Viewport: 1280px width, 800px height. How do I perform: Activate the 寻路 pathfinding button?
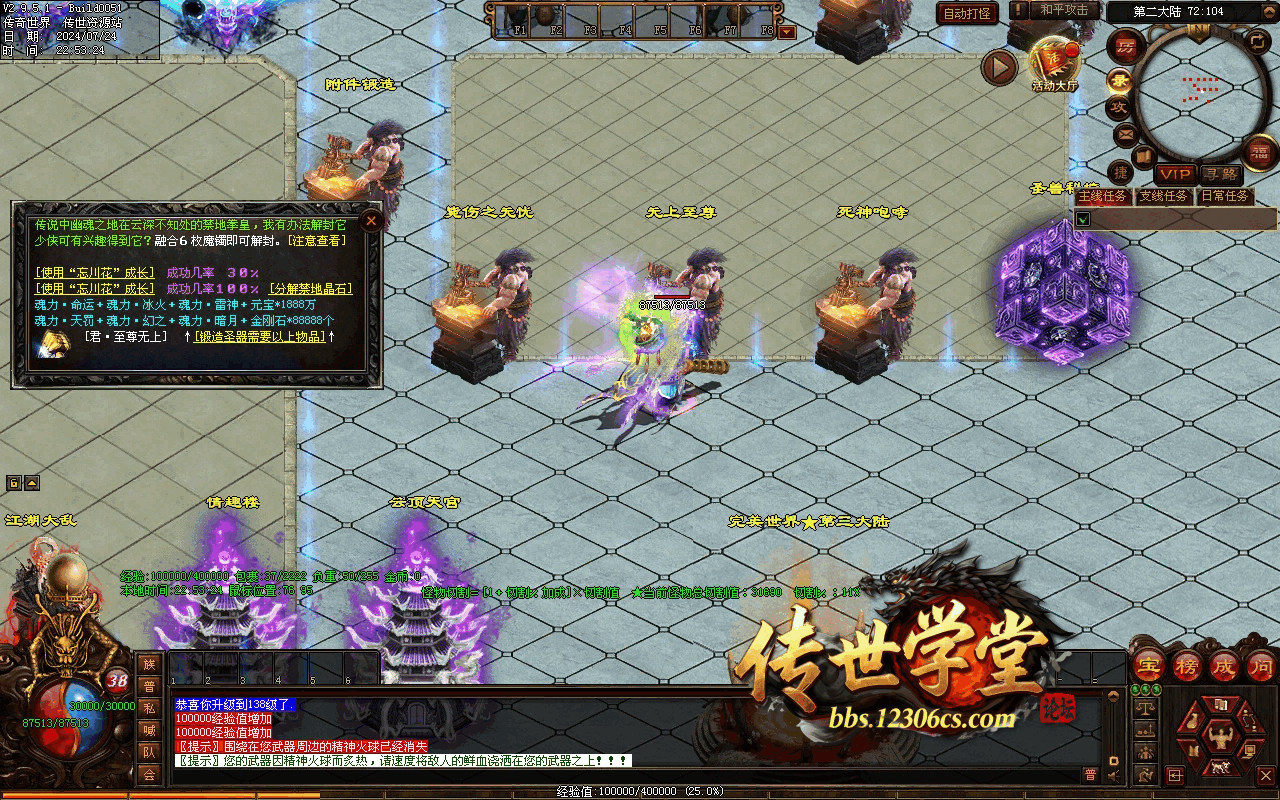click(x=1218, y=174)
